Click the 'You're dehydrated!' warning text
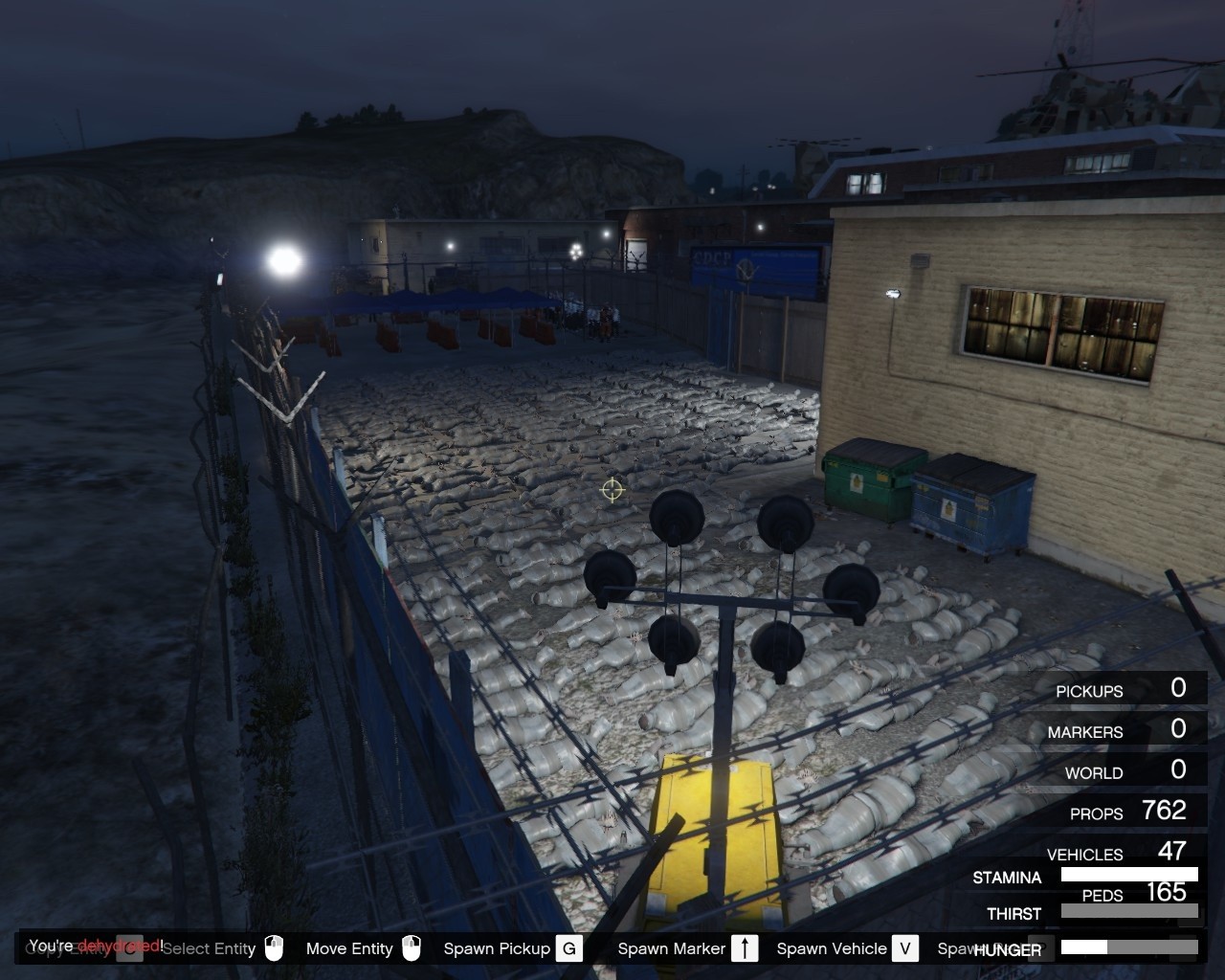 pos(95,944)
